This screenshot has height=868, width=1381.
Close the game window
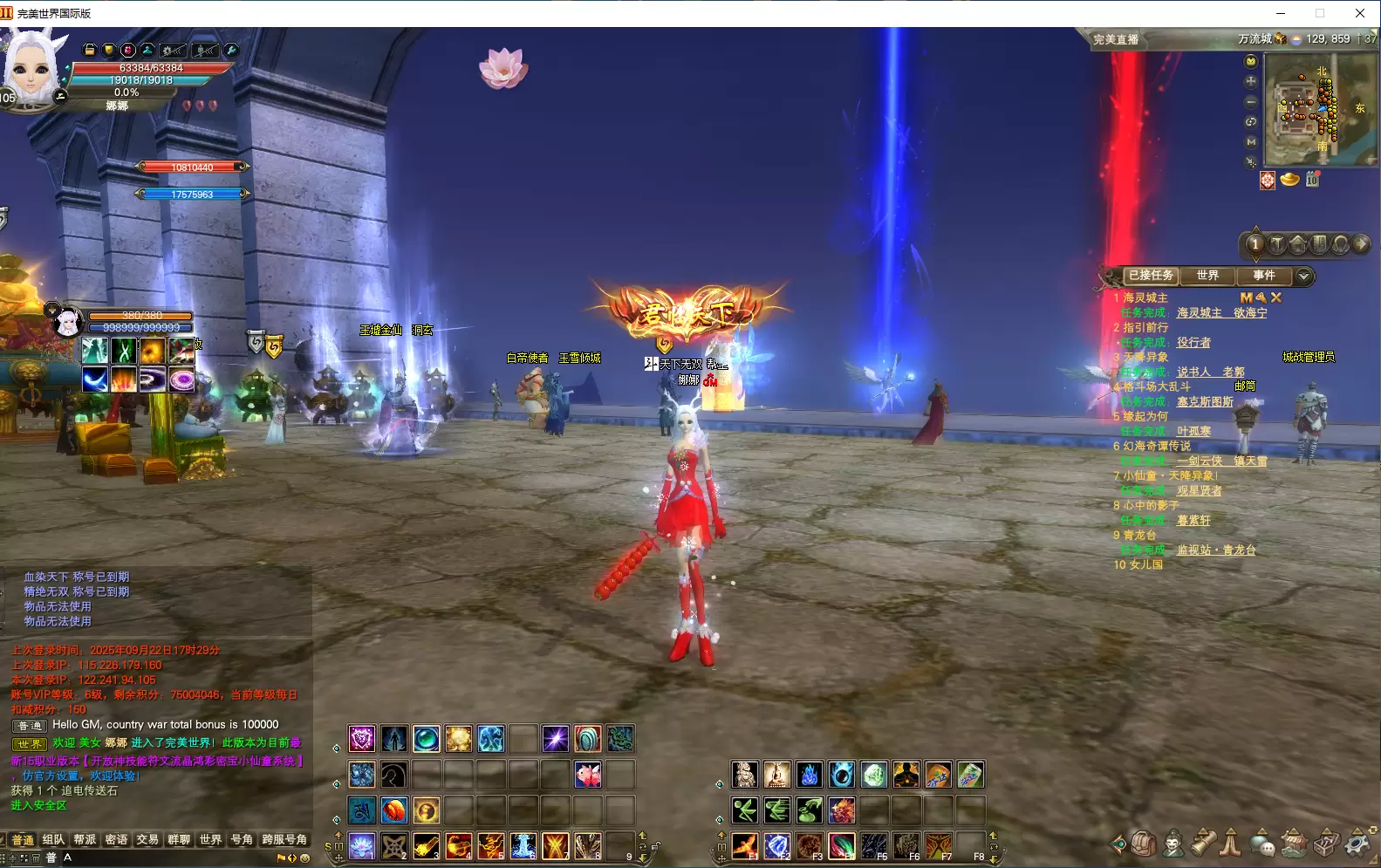[1359, 13]
